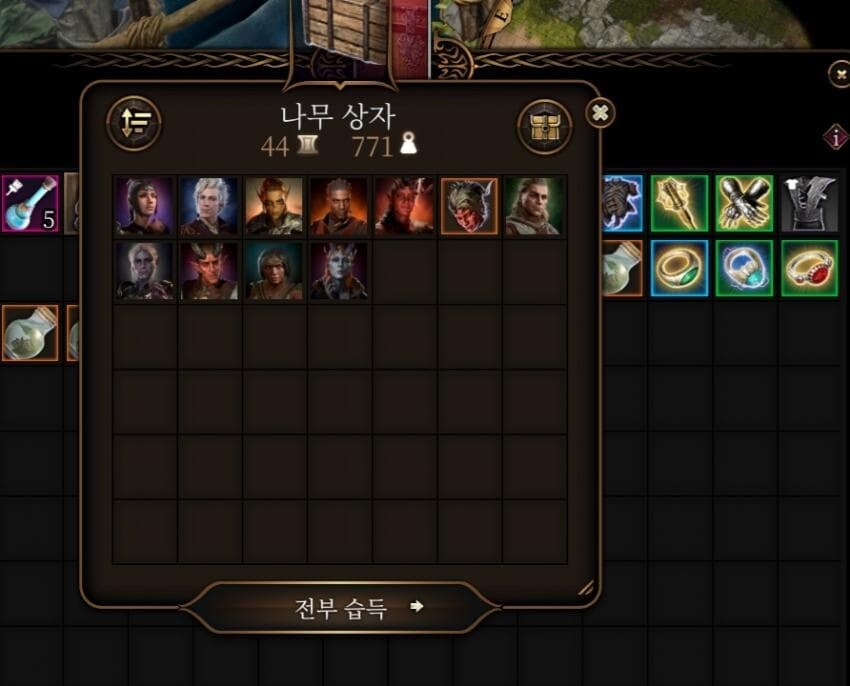The image size is (850, 686).
Task: Select the grey vest clothing item
Action: click(809, 203)
